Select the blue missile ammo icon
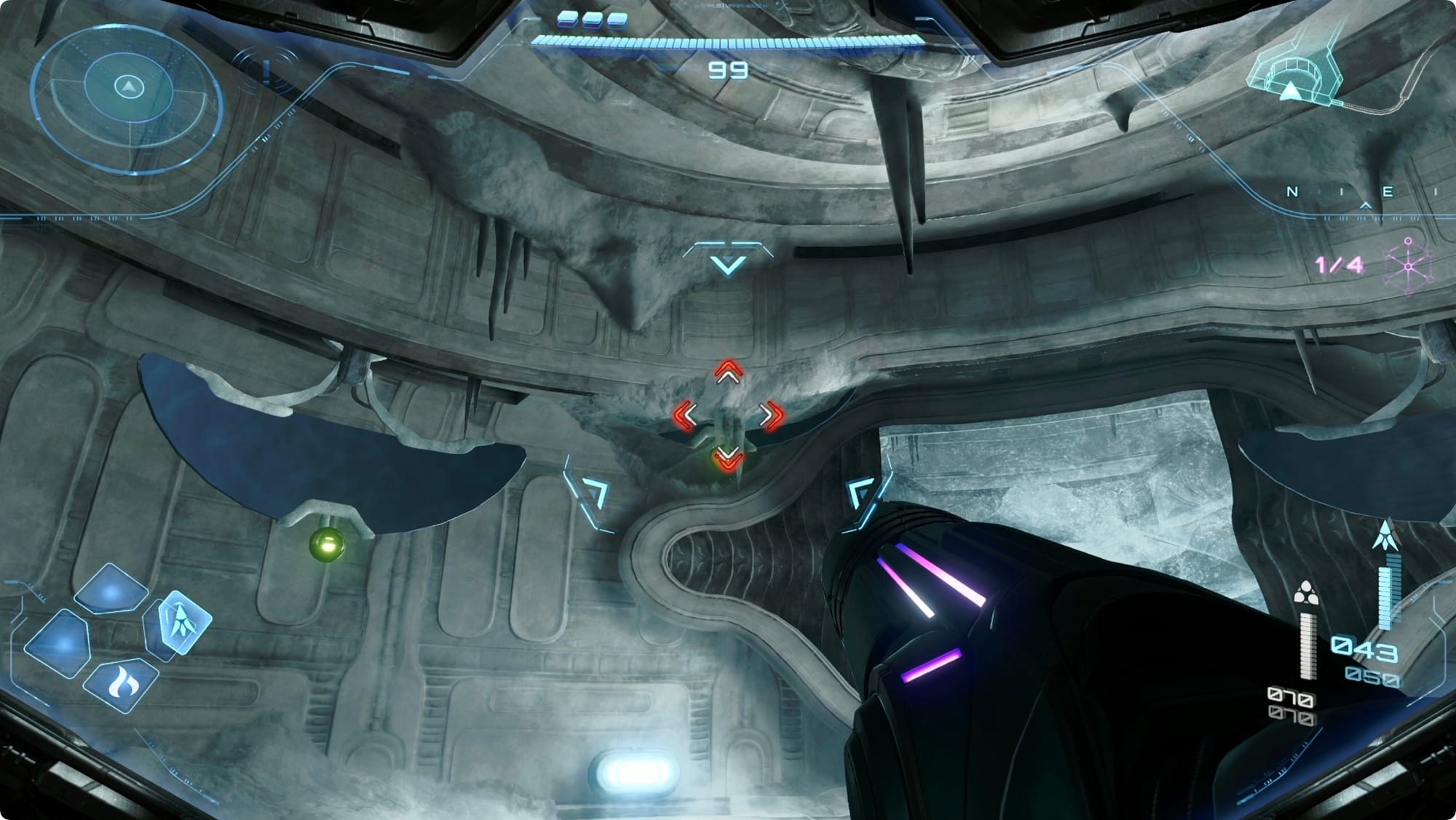Viewport: 1456px width, 820px height. coord(1383,536)
